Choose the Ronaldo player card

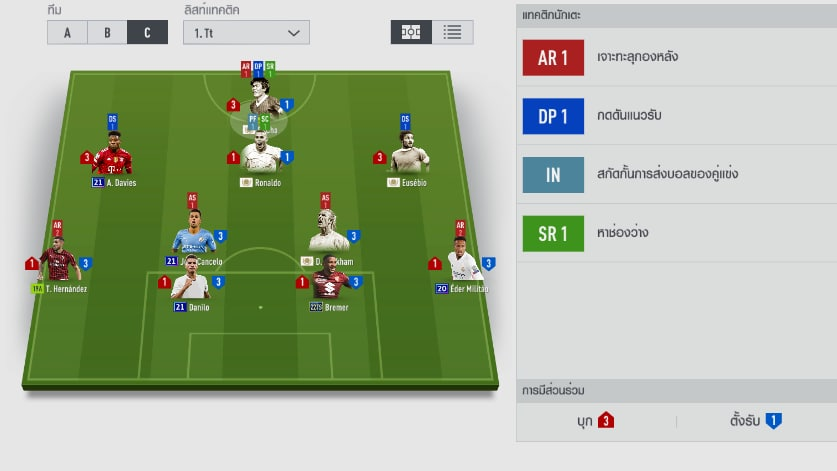click(260, 158)
